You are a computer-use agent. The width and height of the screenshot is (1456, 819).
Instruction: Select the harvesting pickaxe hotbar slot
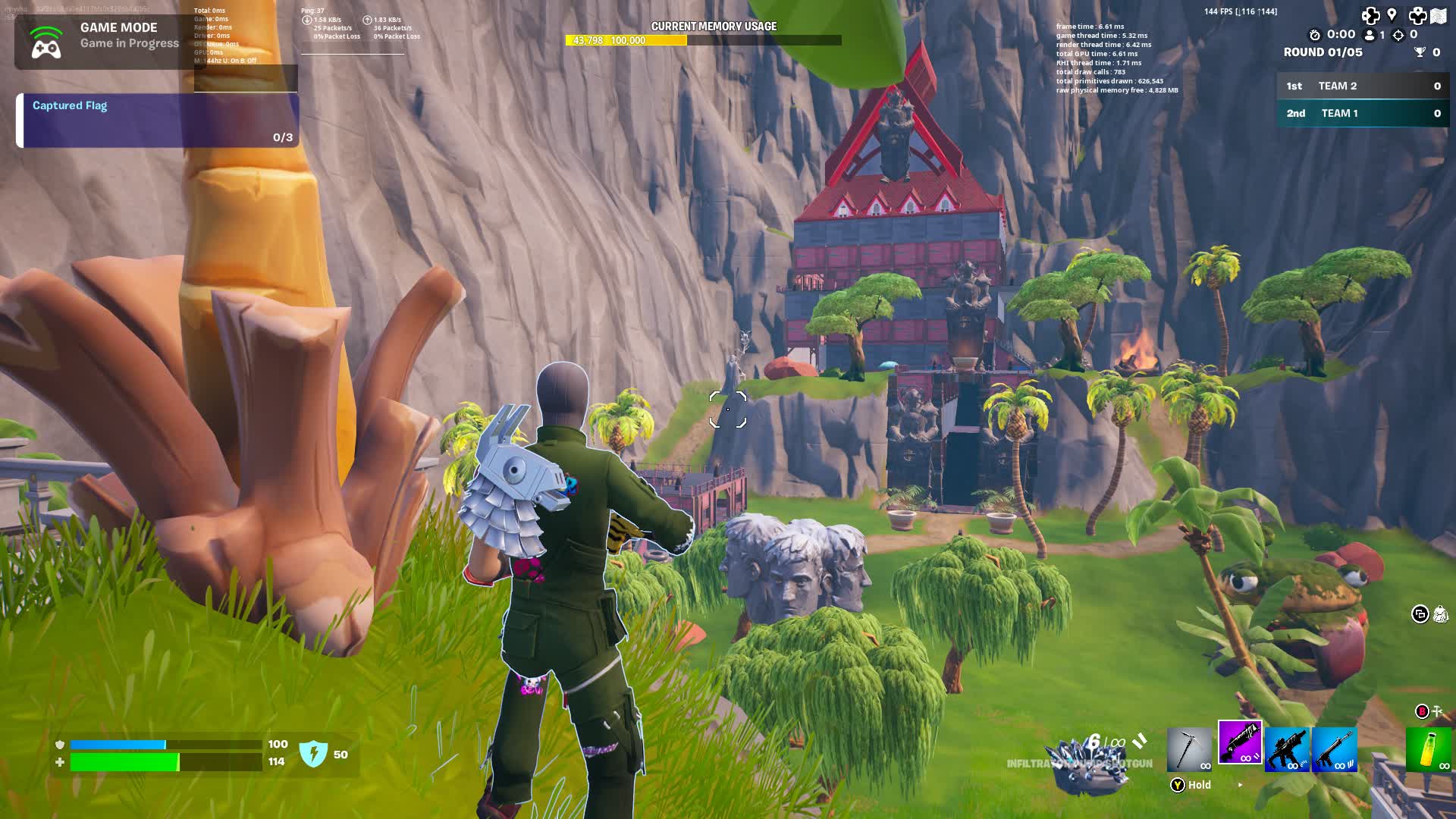click(x=1189, y=749)
